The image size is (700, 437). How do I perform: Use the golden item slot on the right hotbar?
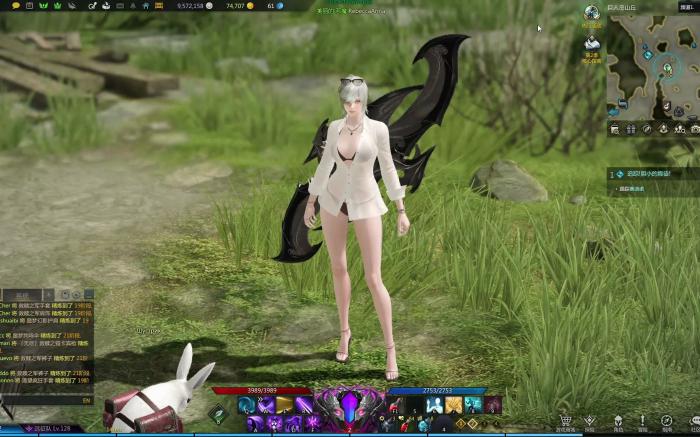454,404
